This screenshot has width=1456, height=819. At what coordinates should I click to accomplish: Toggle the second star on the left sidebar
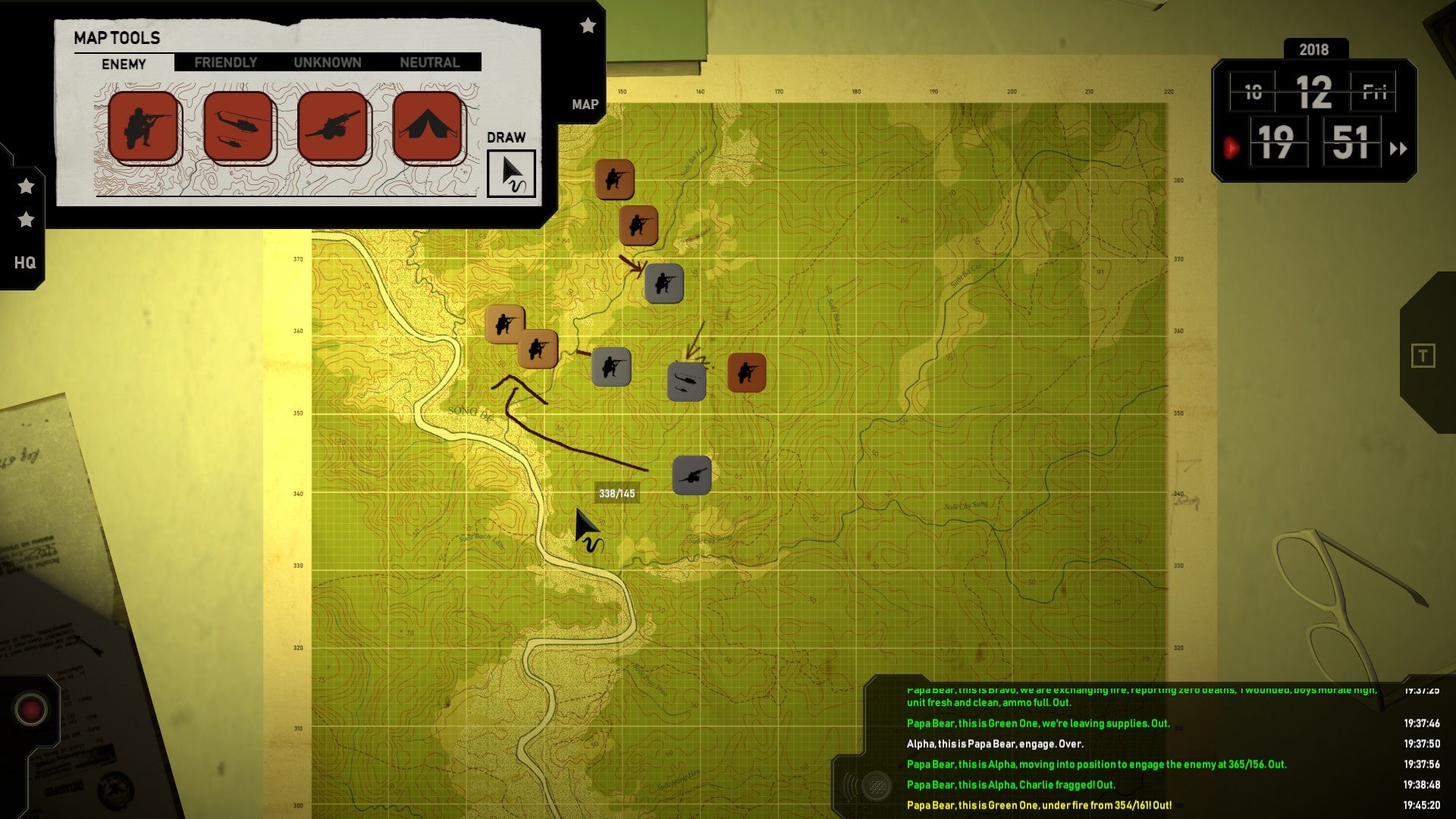[25, 220]
